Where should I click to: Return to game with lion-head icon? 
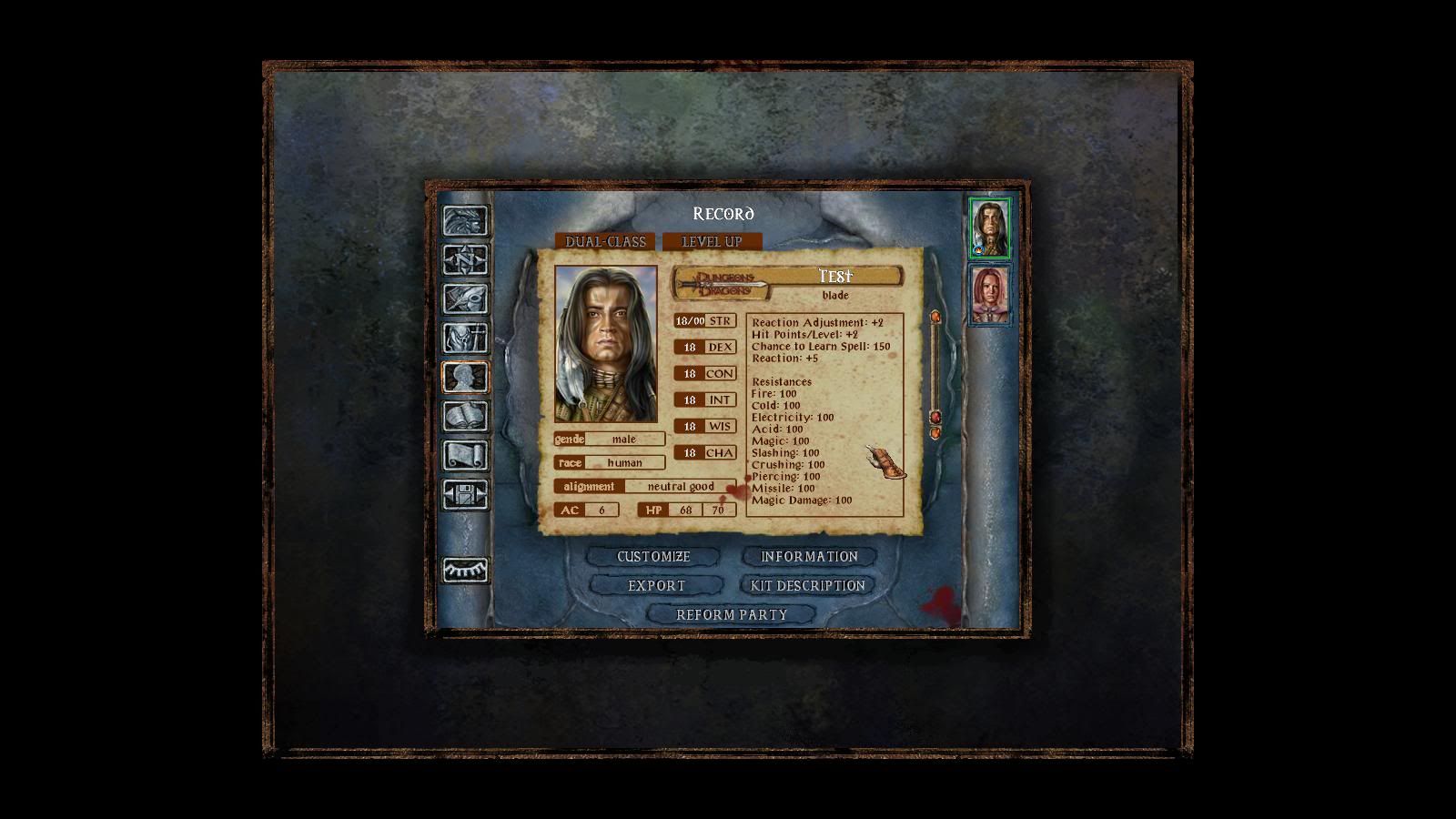(x=465, y=220)
